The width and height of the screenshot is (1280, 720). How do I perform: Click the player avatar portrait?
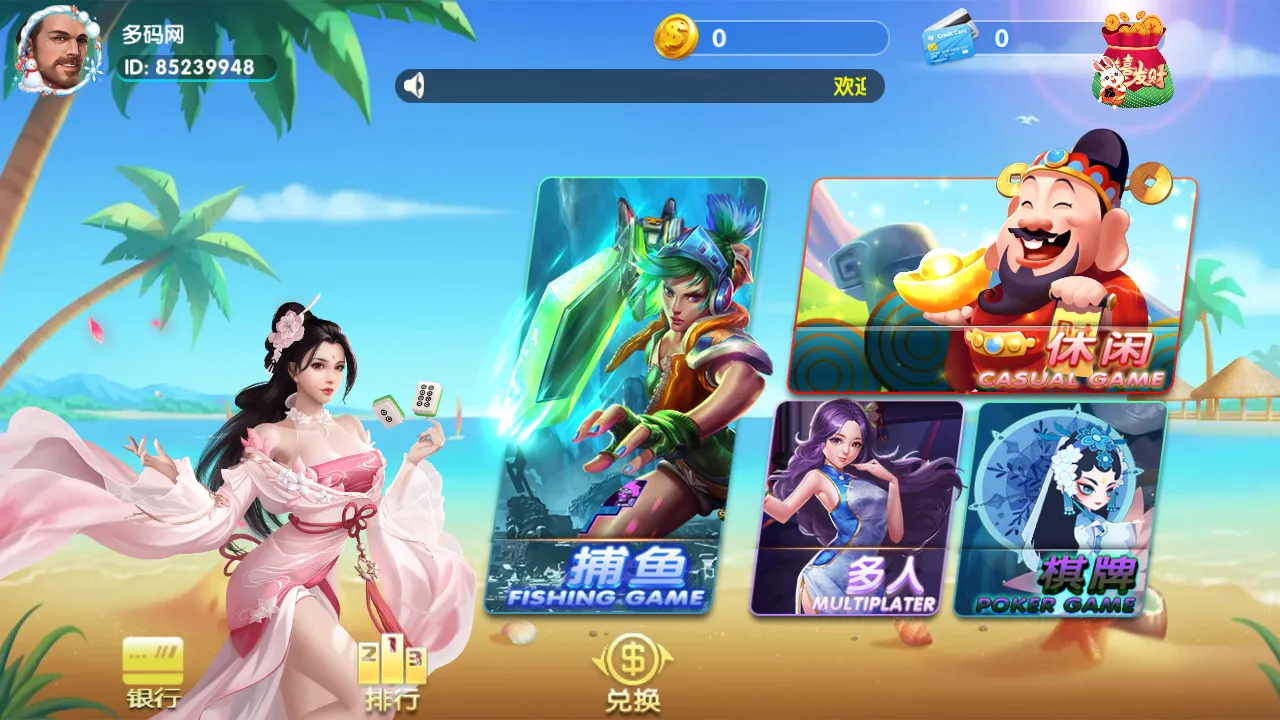(58, 48)
